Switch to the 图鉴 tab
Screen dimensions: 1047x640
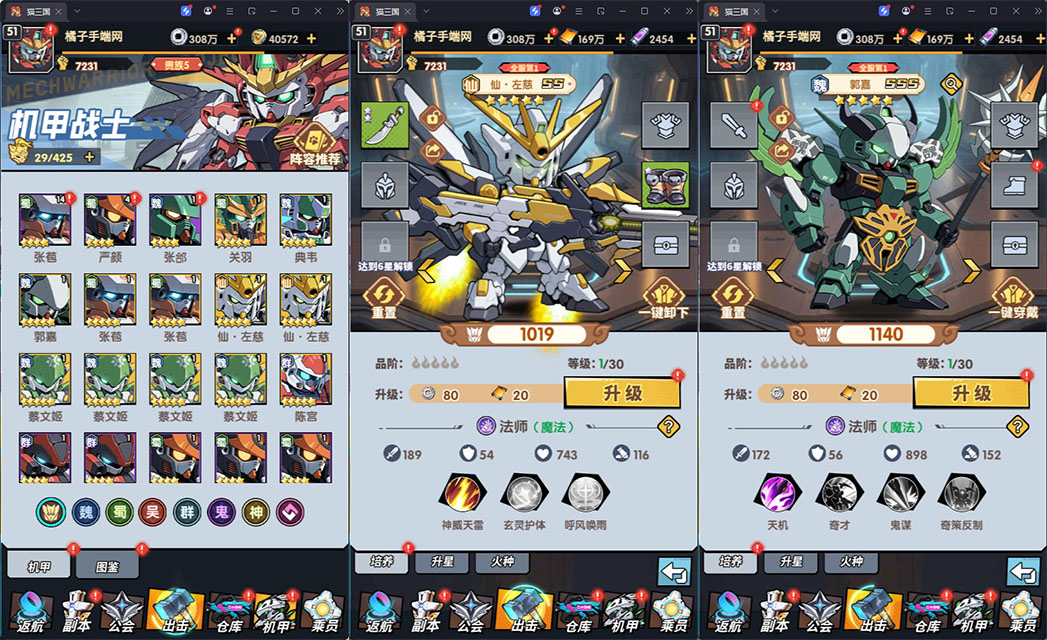(x=107, y=566)
